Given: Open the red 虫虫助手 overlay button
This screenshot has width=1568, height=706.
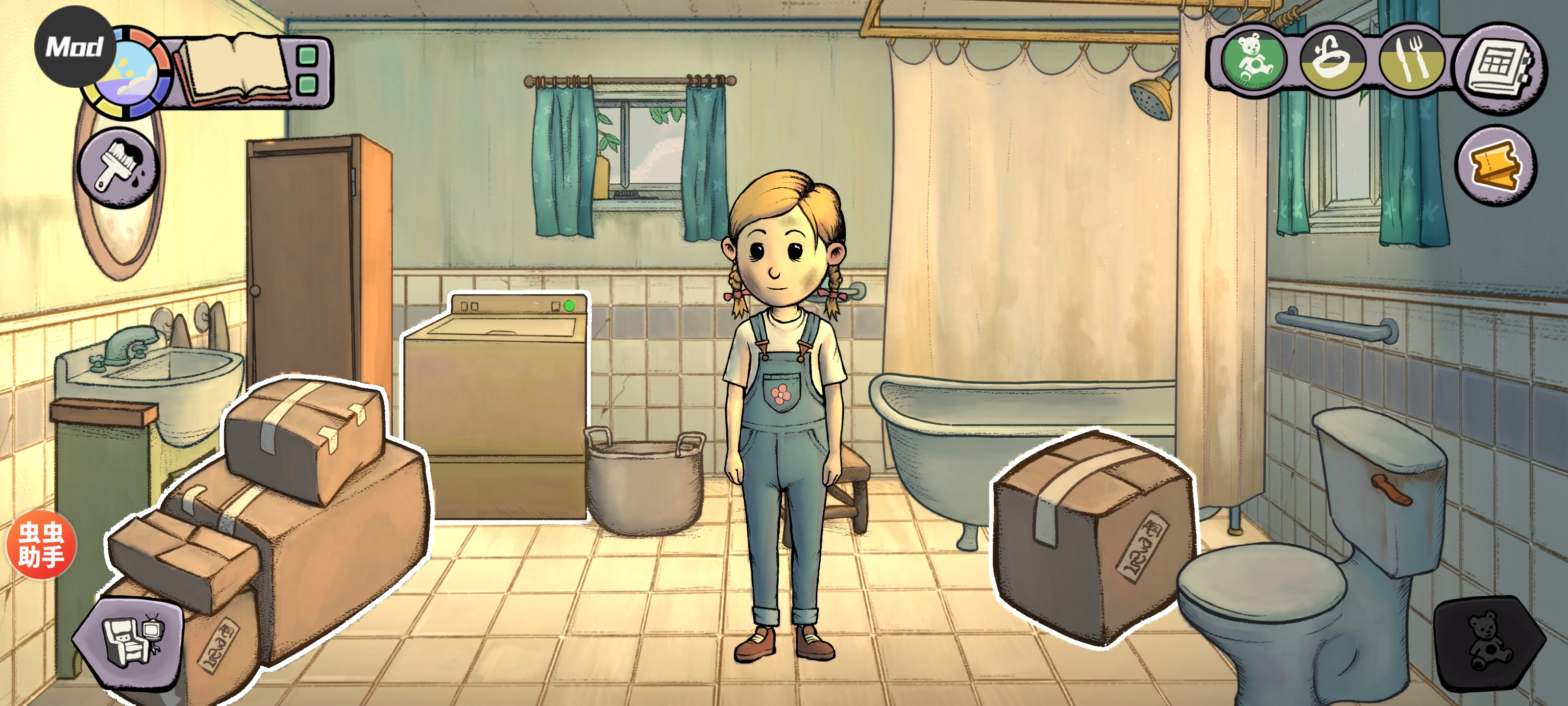Looking at the screenshot, I should pos(41,544).
